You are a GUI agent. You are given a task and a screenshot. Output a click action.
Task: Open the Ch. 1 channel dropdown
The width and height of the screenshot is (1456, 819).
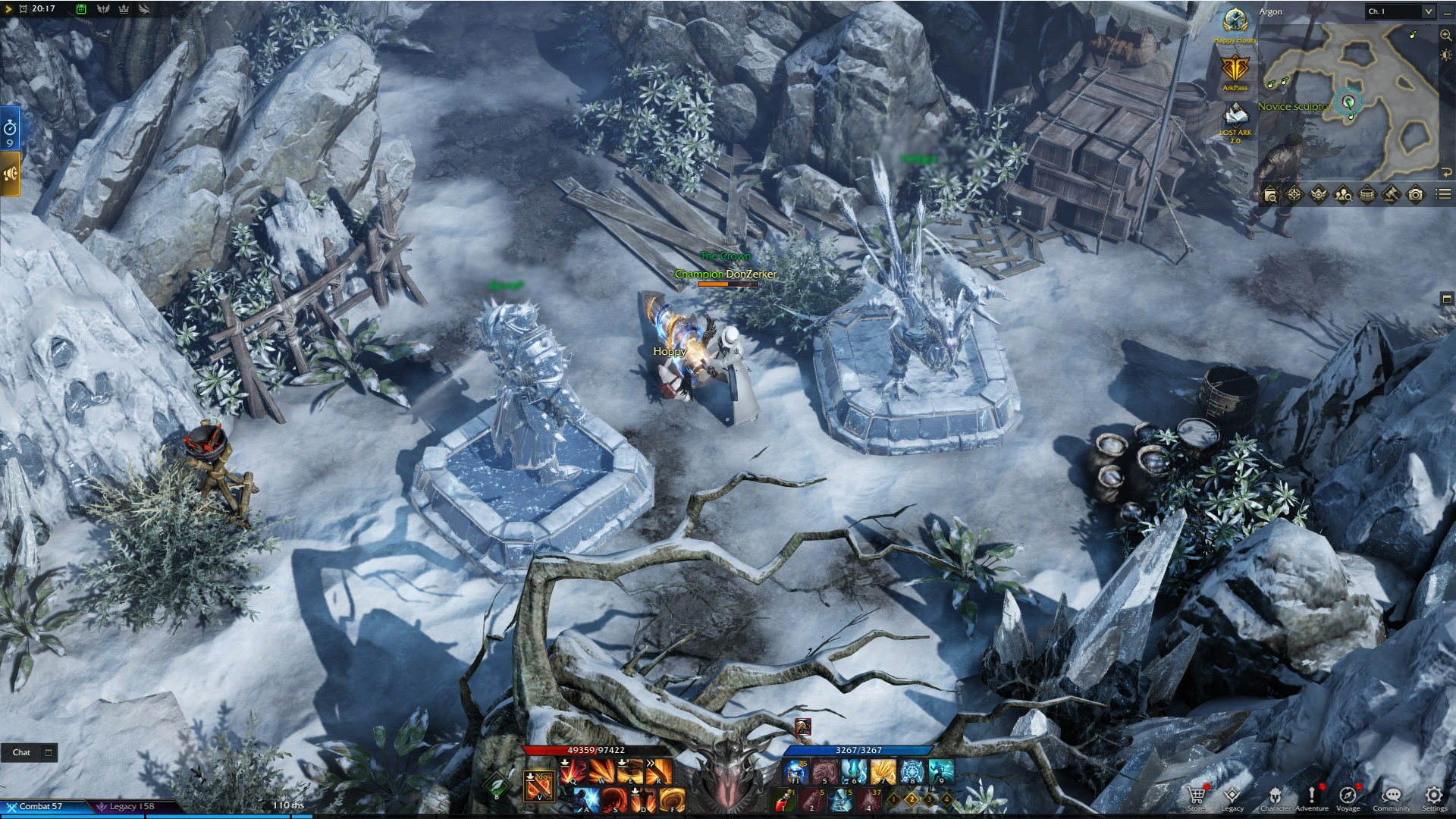tap(1399, 11)
